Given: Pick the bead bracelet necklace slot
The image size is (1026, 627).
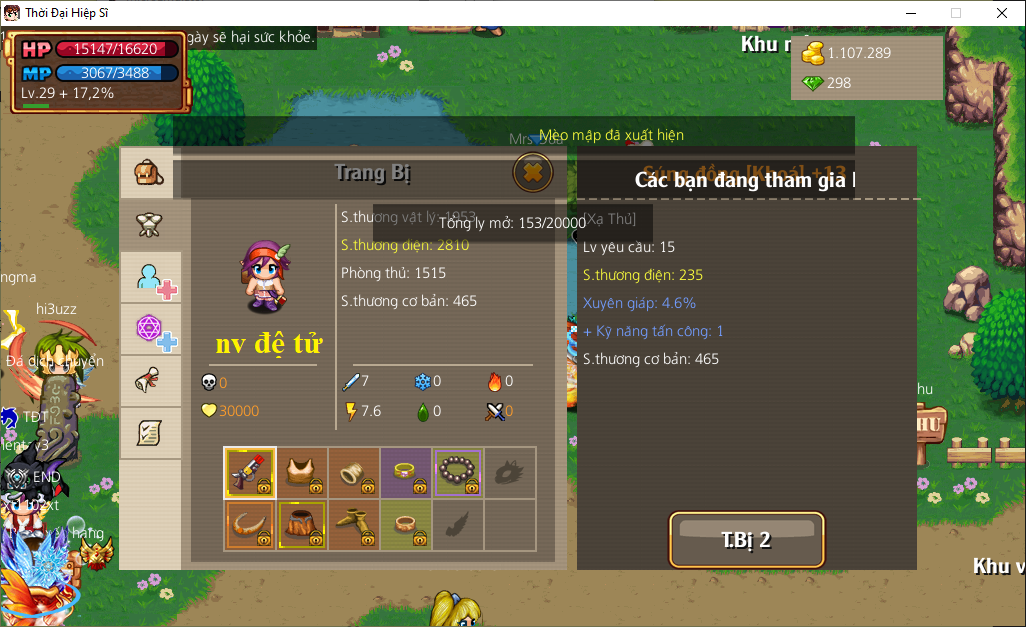Looking at the screenshot, I should click(458, 472).
